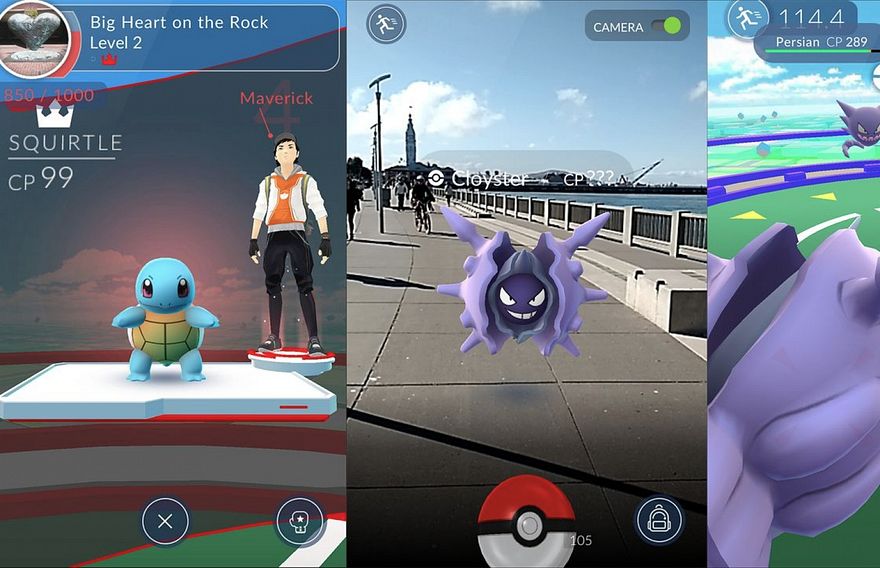Open the backpack item bag

[x=659, y=521]
